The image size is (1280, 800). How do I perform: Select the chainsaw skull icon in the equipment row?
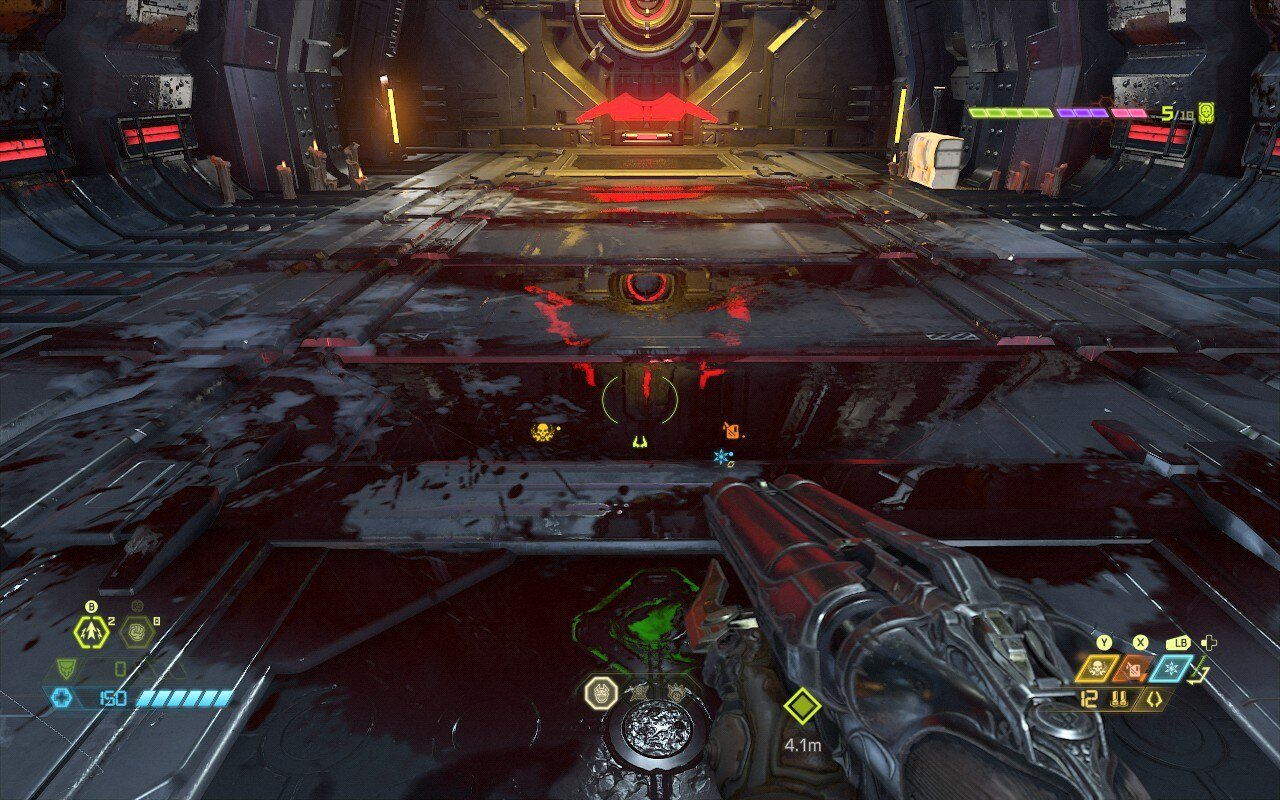[1098, 668]
